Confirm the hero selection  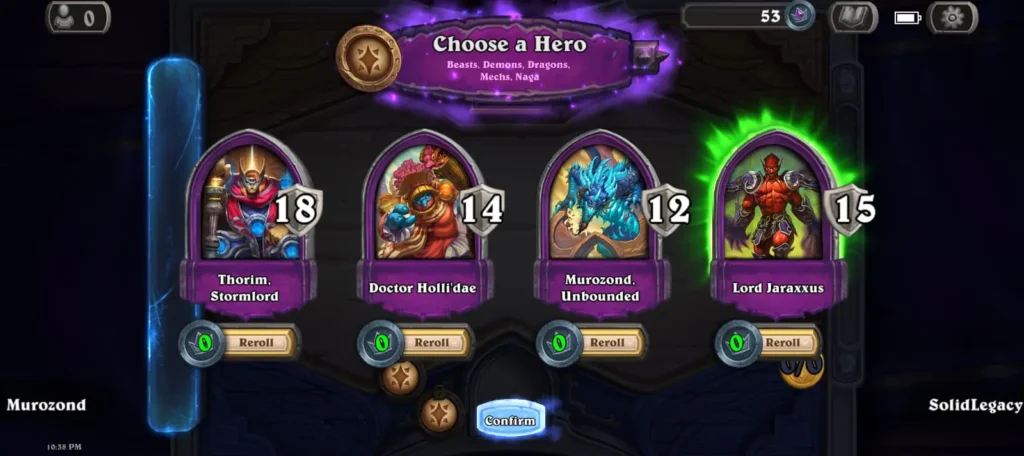click(510, 420)
